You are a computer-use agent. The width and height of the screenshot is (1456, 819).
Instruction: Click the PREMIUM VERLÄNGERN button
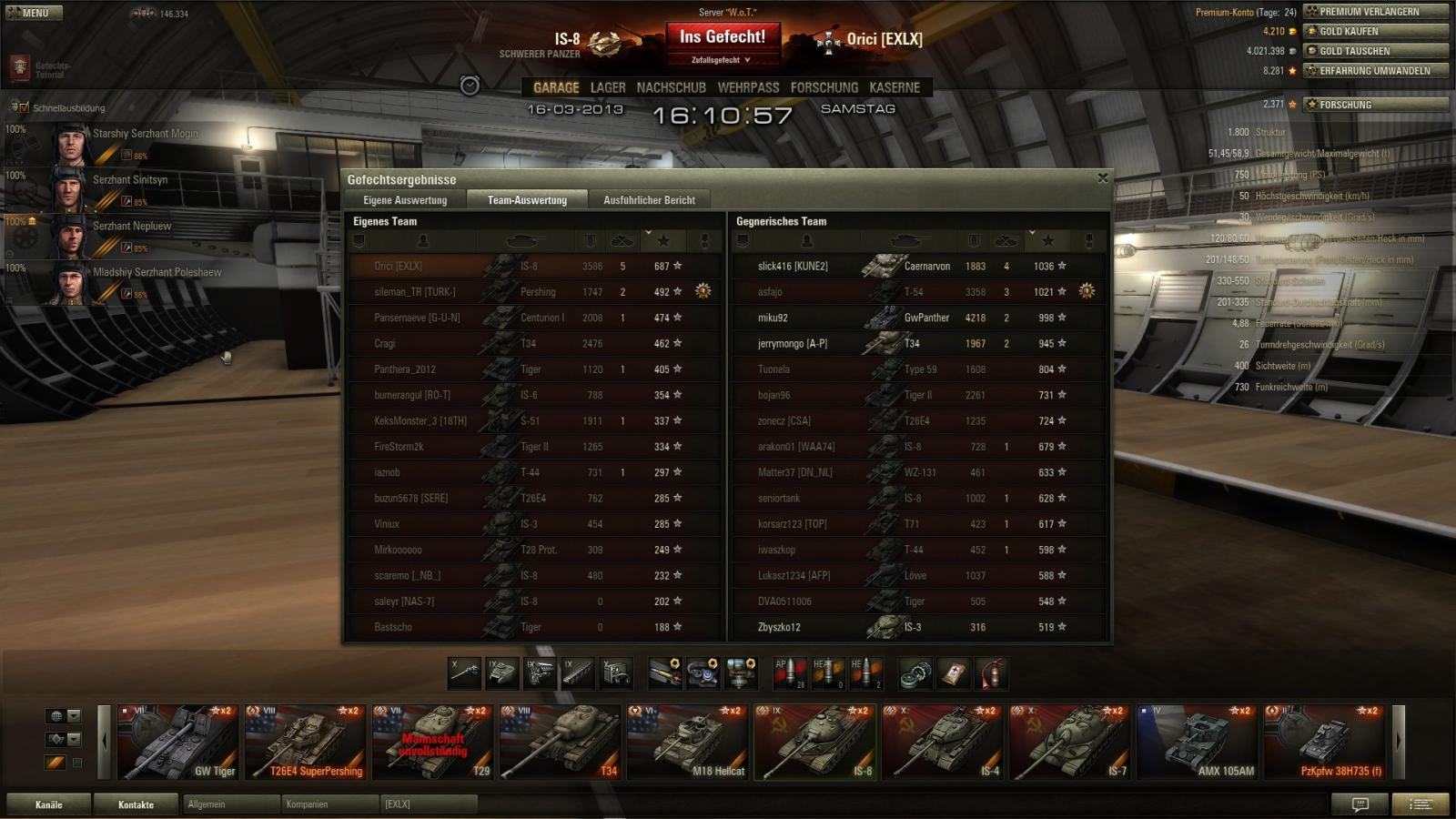pyautogui.click(x=1375, y=12)
